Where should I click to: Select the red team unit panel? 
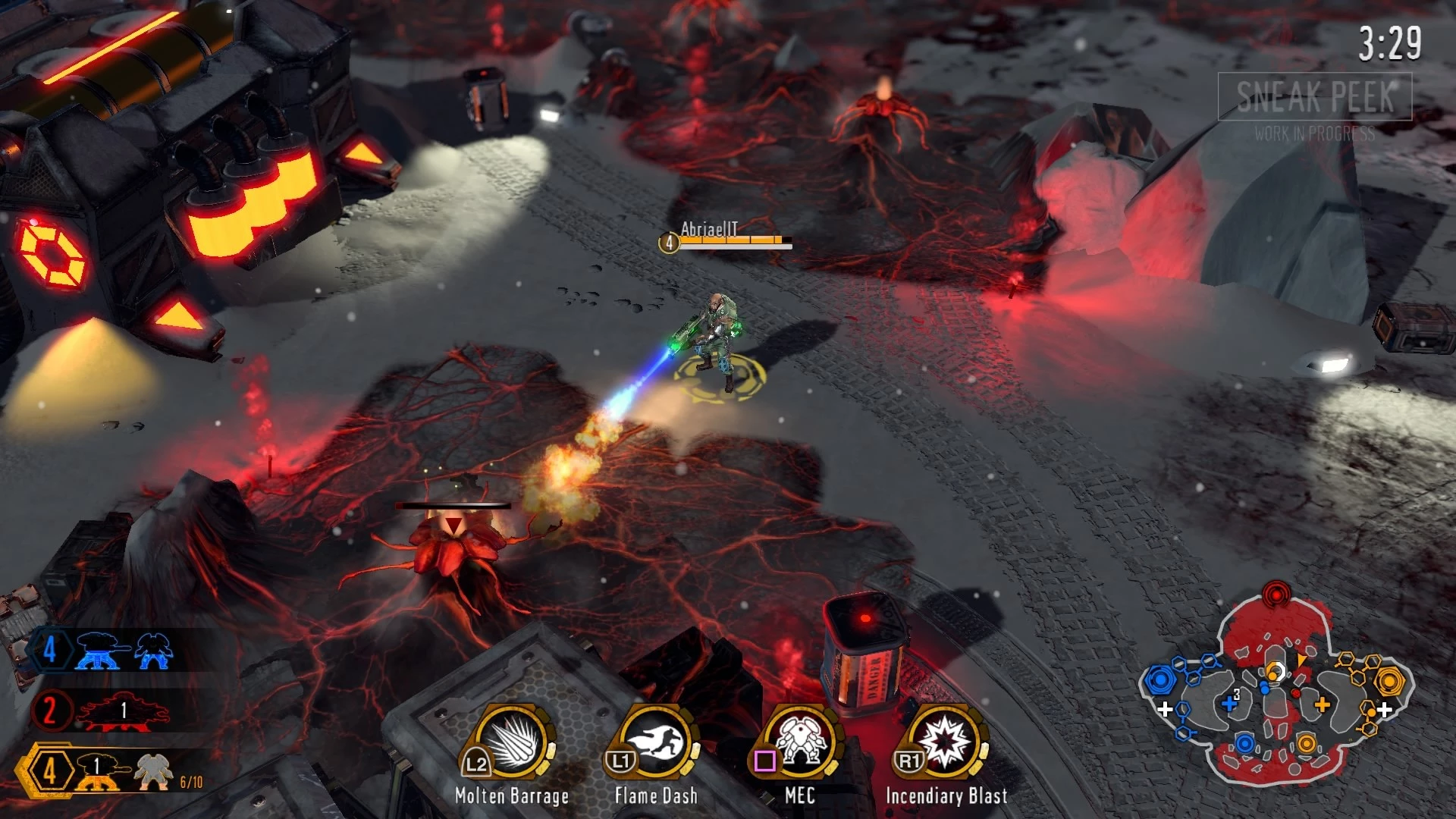[x=102, y=711]
